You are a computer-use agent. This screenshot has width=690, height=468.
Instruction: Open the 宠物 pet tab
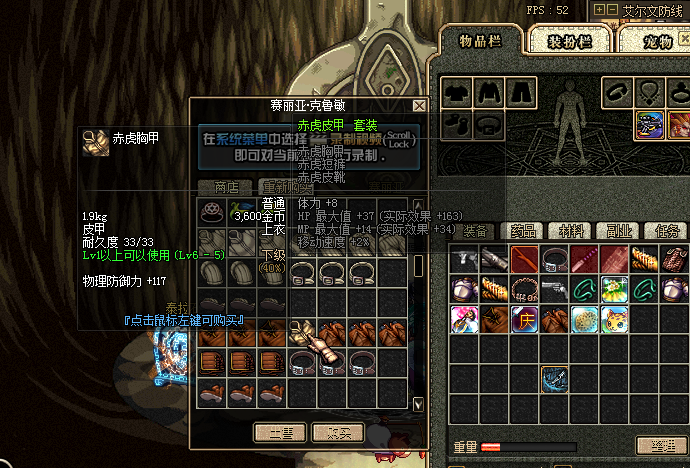coord(655,41)
